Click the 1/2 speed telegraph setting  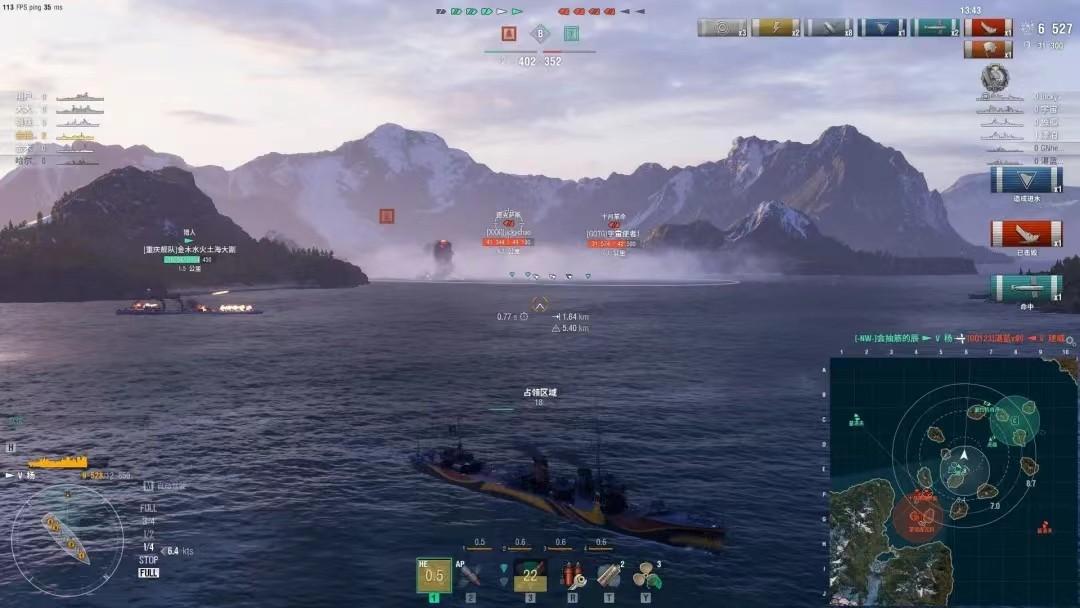pos(147,534)
